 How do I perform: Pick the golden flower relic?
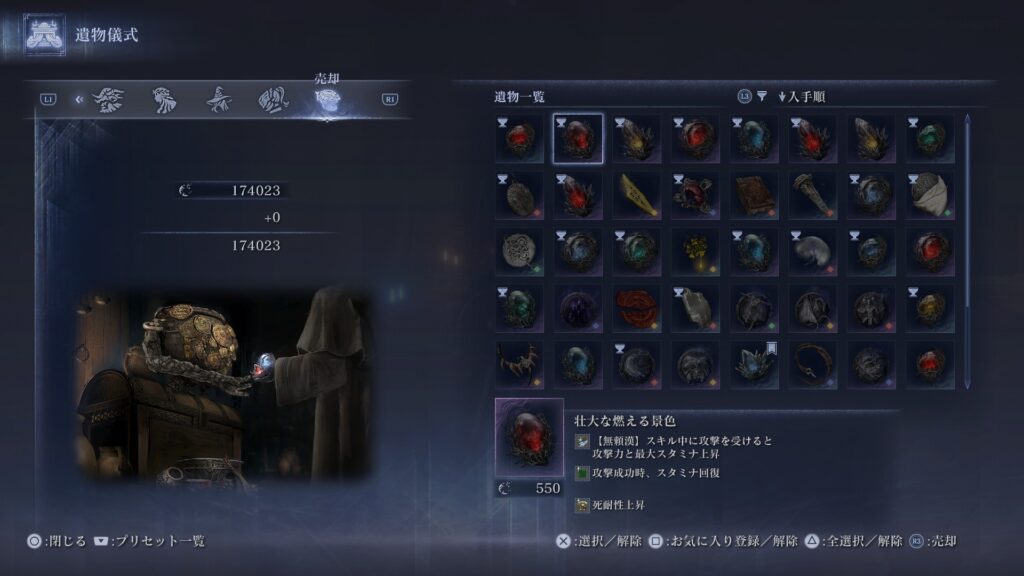[x=696, y=251]
